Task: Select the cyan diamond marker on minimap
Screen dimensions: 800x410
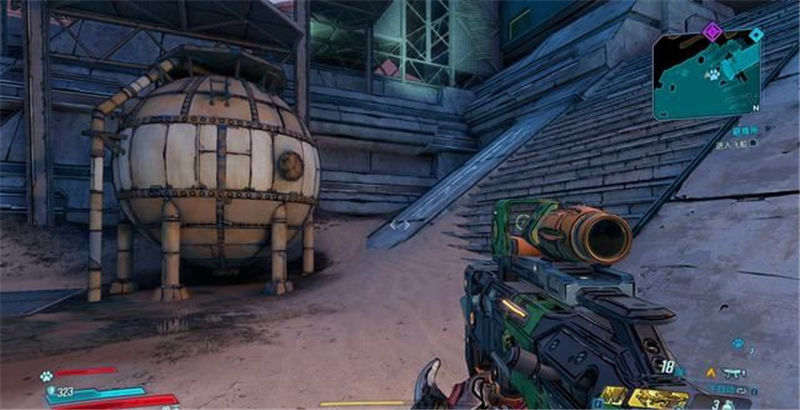Action: (x=756, y=35)
